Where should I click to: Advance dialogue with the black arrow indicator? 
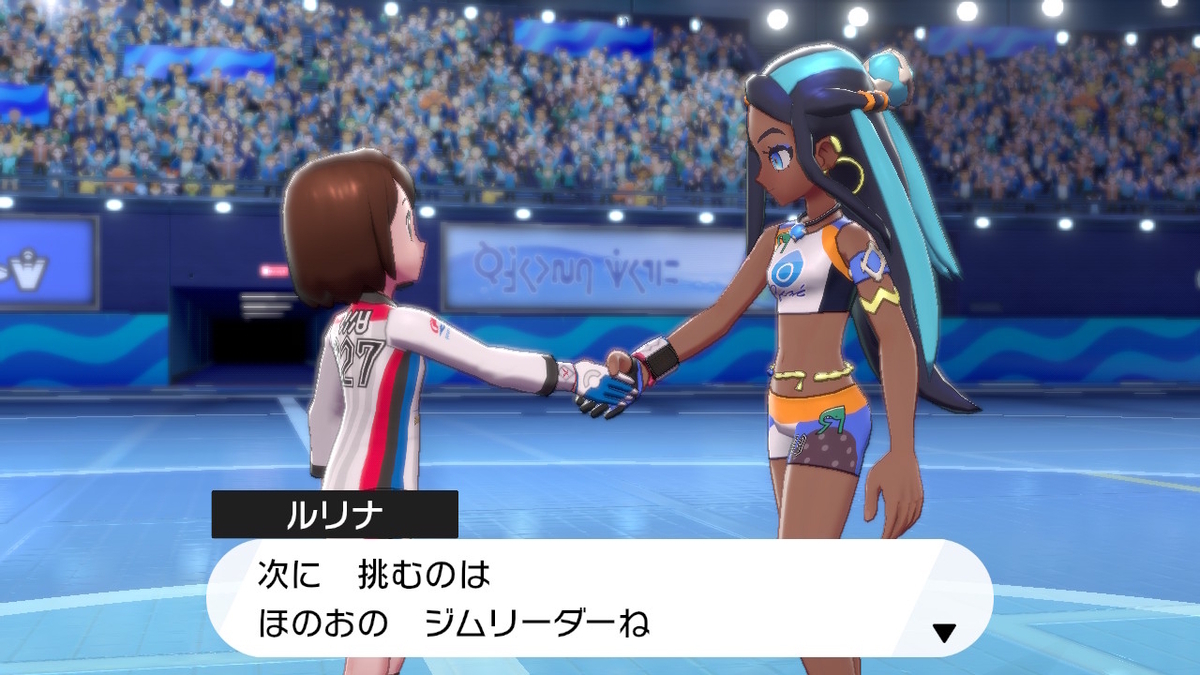(943, 632)
